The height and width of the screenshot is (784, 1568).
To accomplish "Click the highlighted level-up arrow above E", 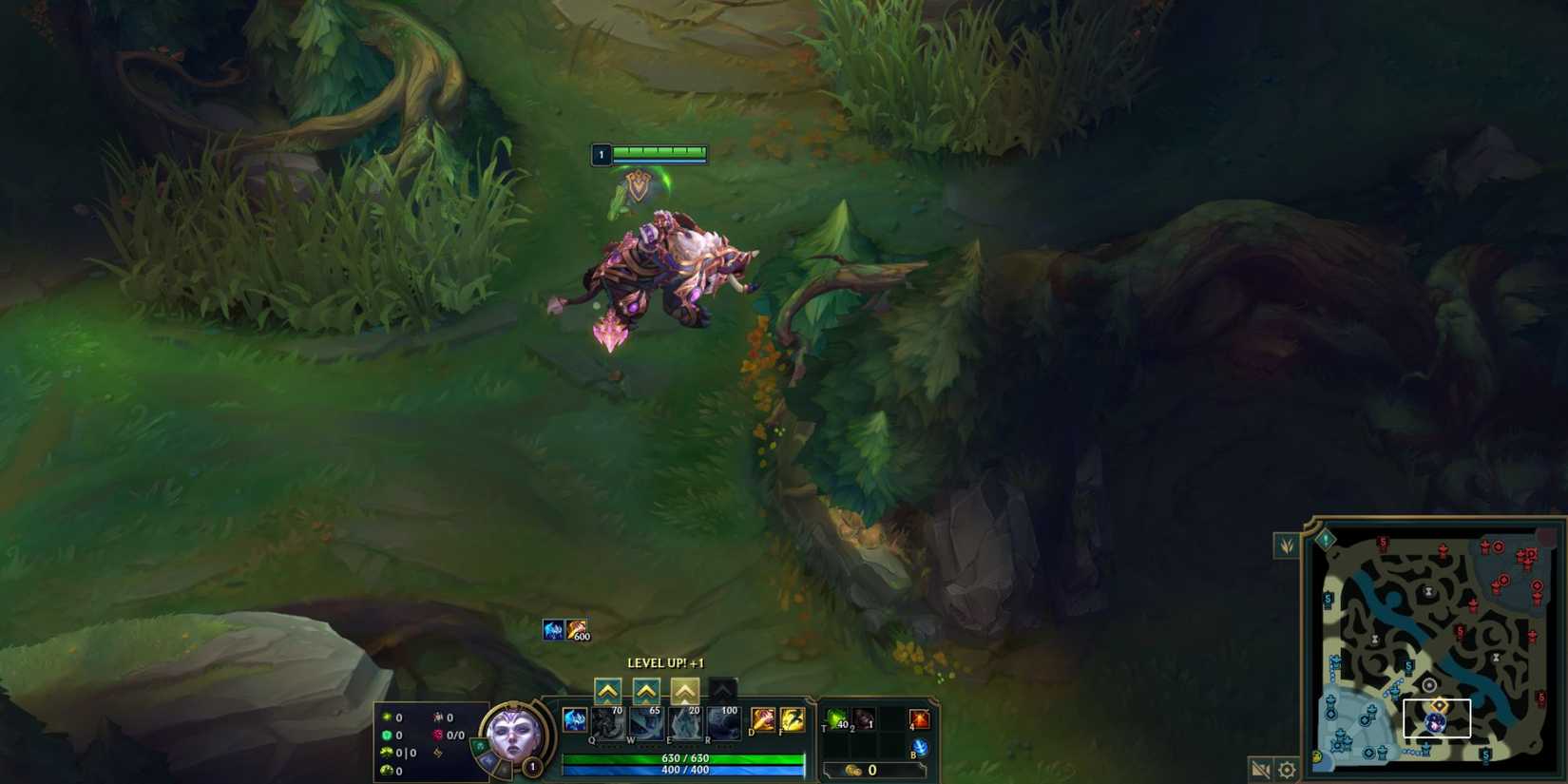I will point(684,691).
